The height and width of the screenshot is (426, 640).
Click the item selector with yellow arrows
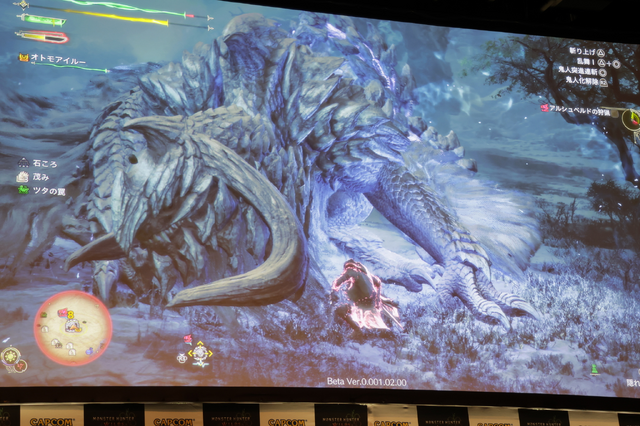pyautogui.click(x=200, y=353)
